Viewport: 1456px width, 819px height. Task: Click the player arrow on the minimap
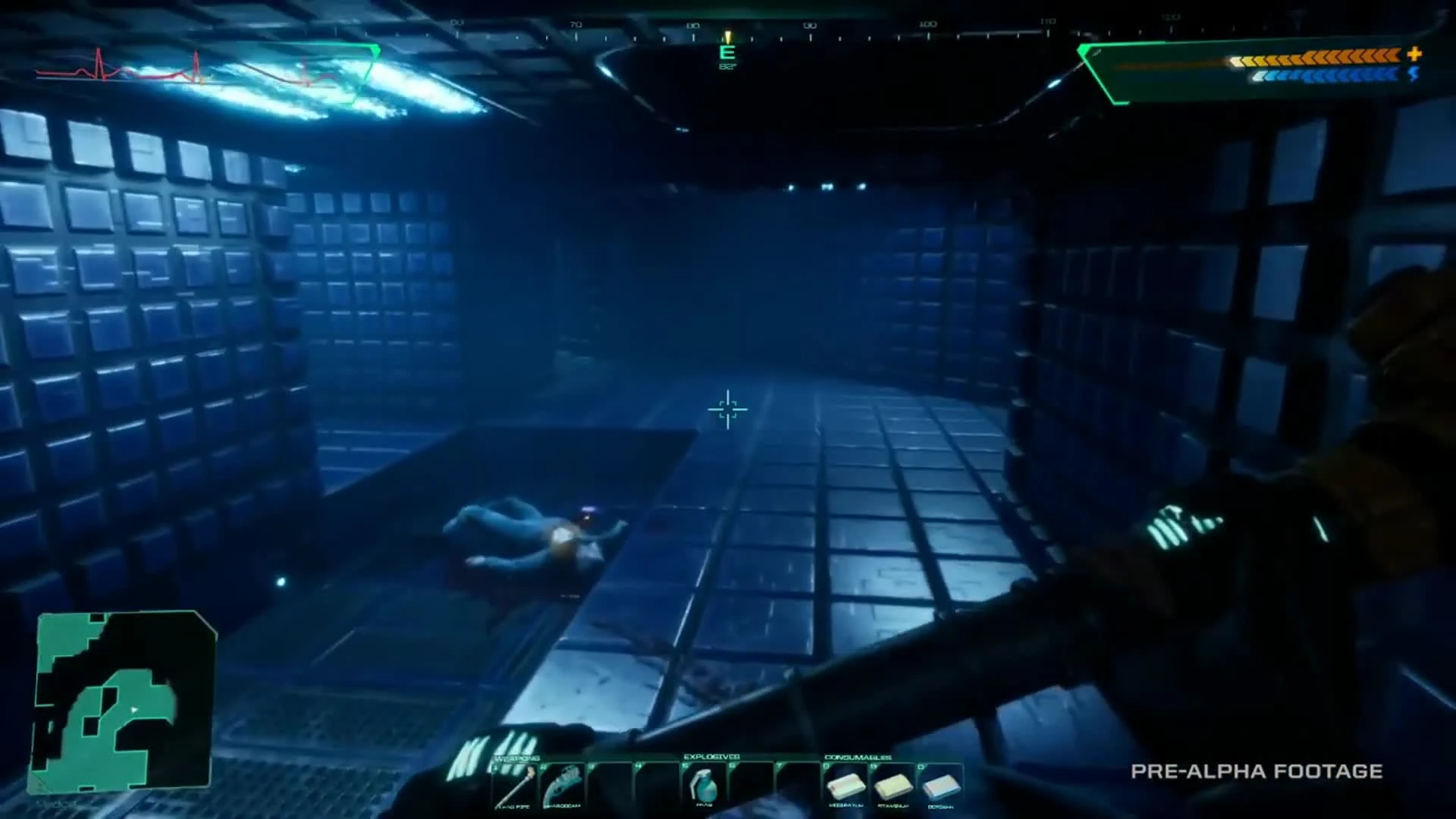(135, 711)
